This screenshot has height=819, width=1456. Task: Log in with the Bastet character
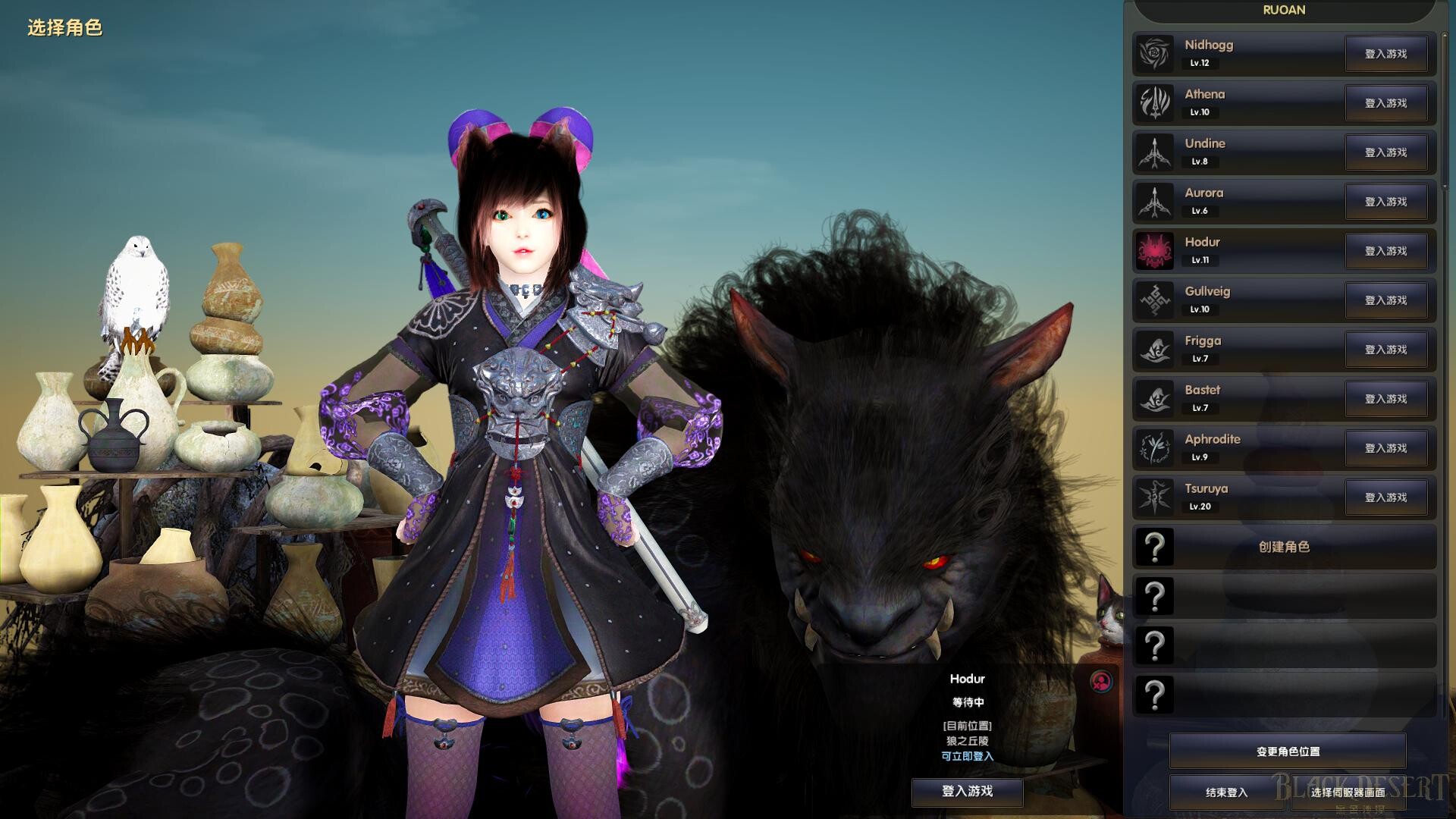coord(1385,399)
